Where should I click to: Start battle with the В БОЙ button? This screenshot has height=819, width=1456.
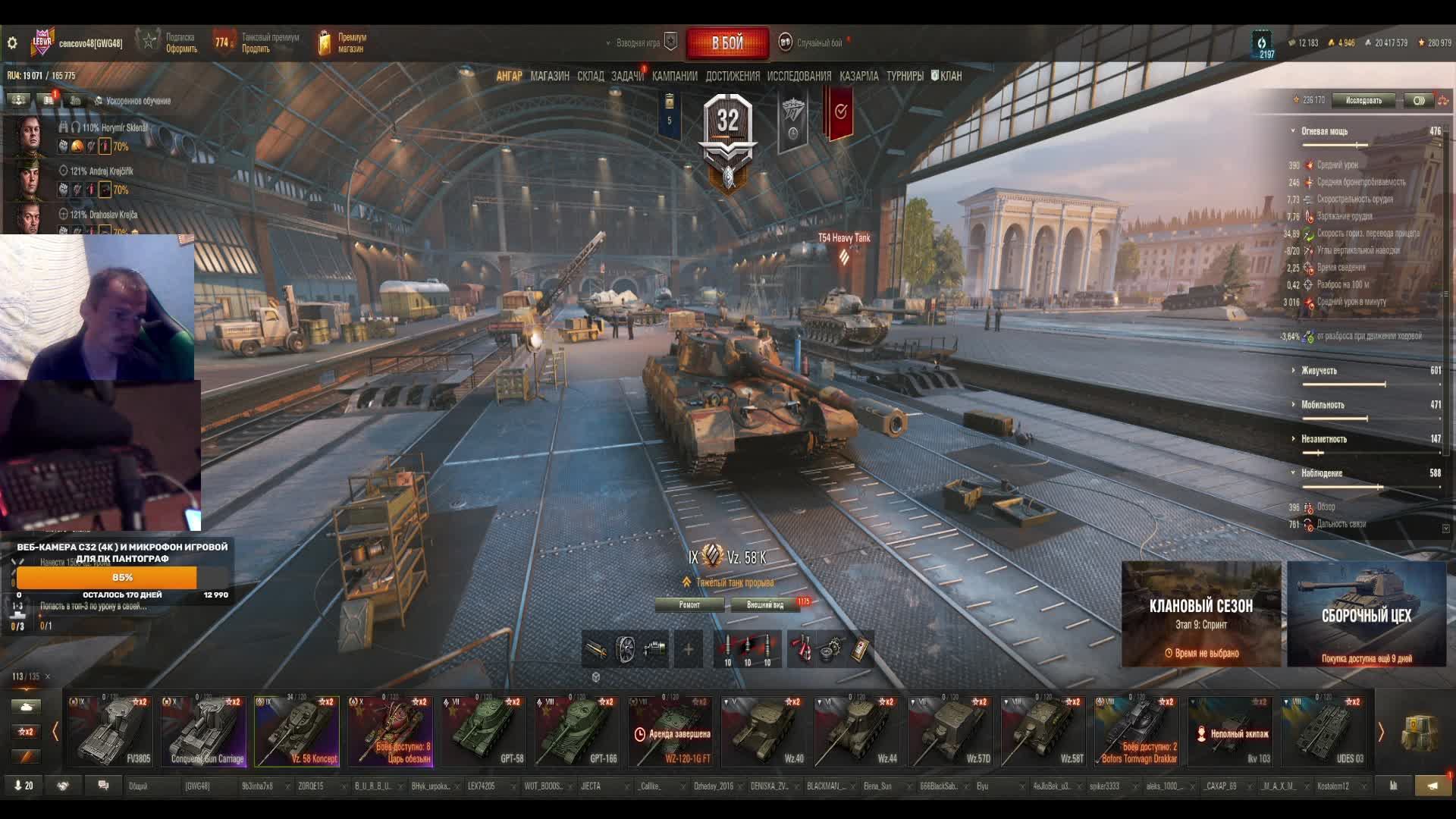727,43
